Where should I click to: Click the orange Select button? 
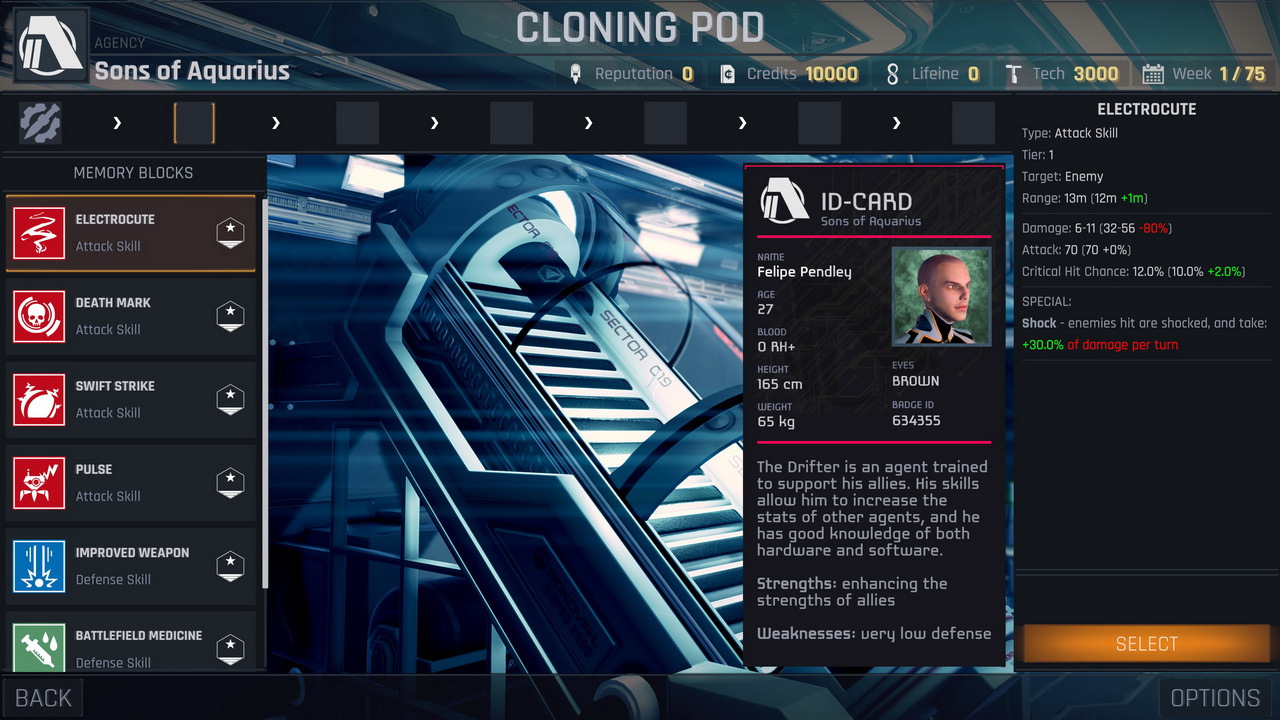point(1146,644)
